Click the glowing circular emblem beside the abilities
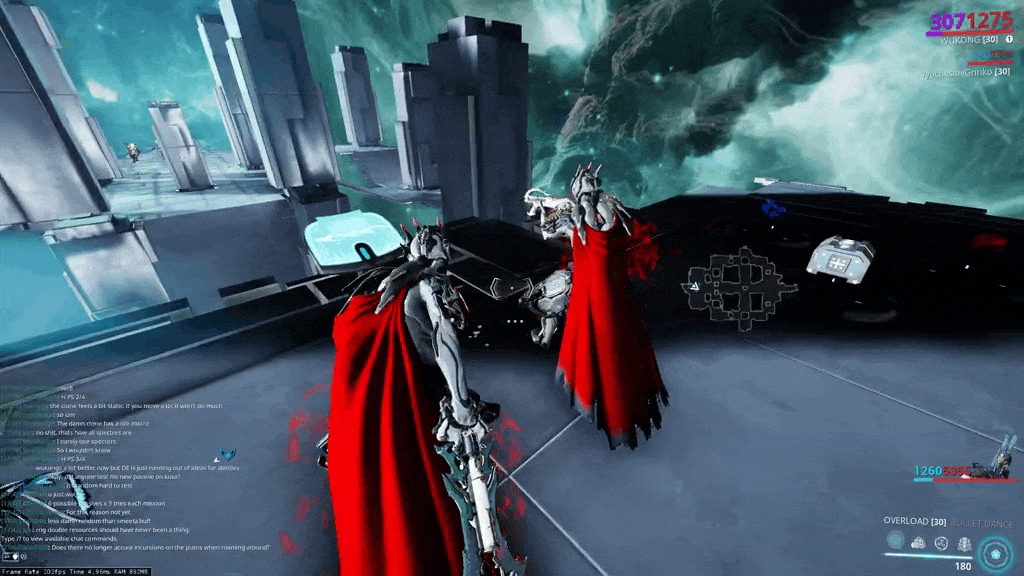This screenshot has width=1024, height=576. pyautogui.click(x=996, y=551)
